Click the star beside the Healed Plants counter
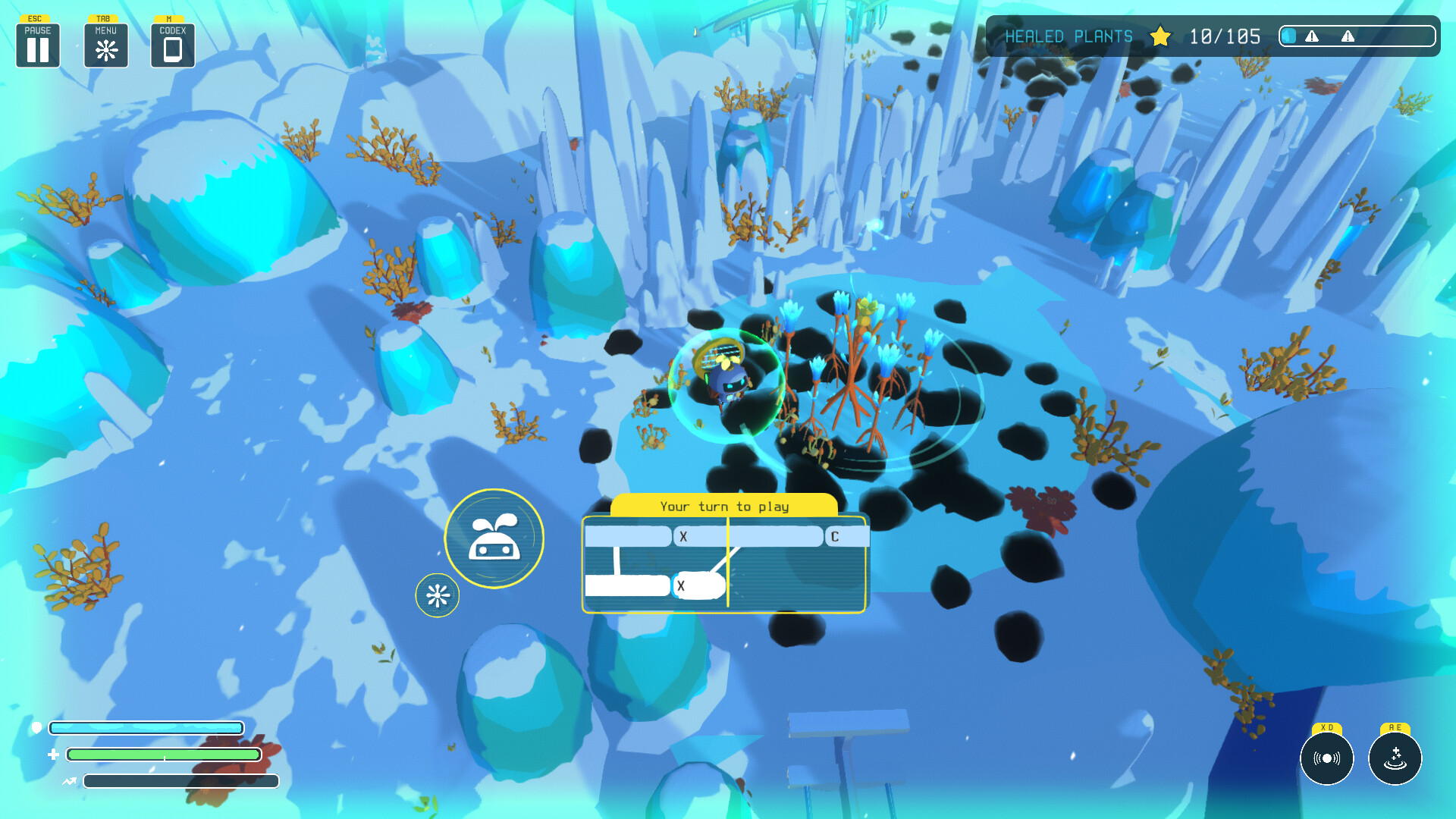This screenshot has width=1456, height=819. [1159, 36]
